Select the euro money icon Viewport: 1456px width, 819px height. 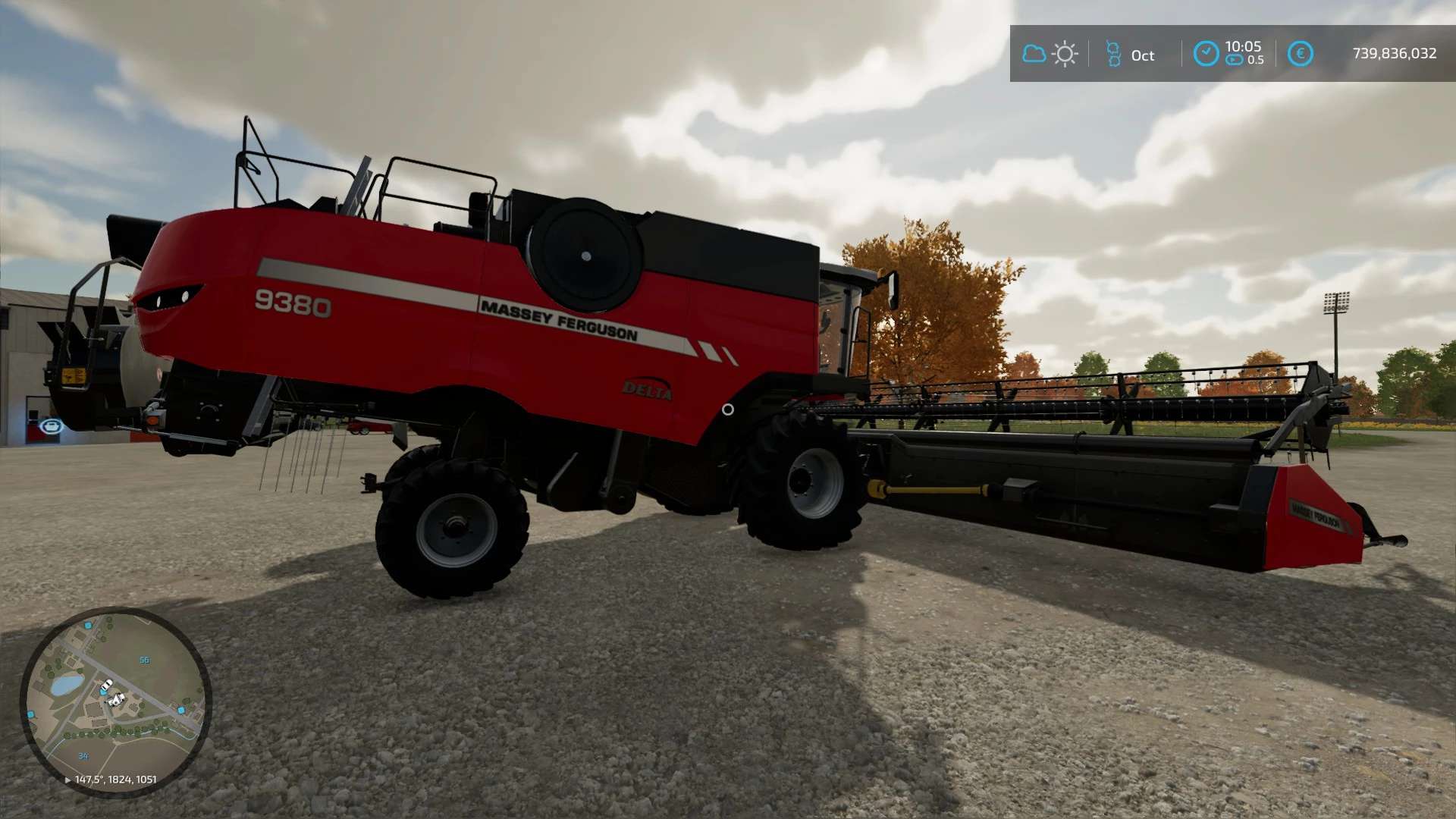(x=1300, y=54)
